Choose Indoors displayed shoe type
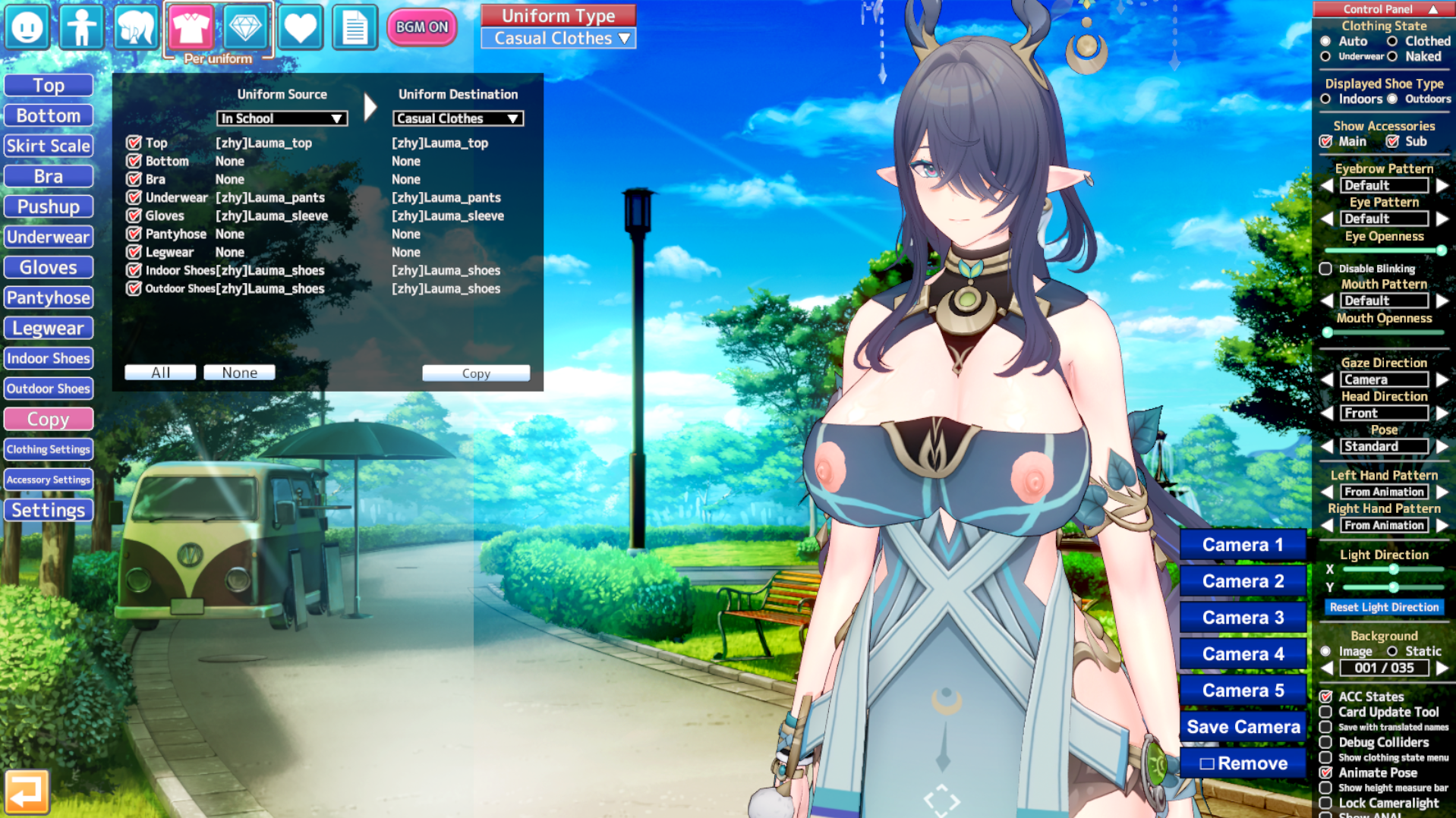The image size is (1456, 818). [x=1325, y=99]
